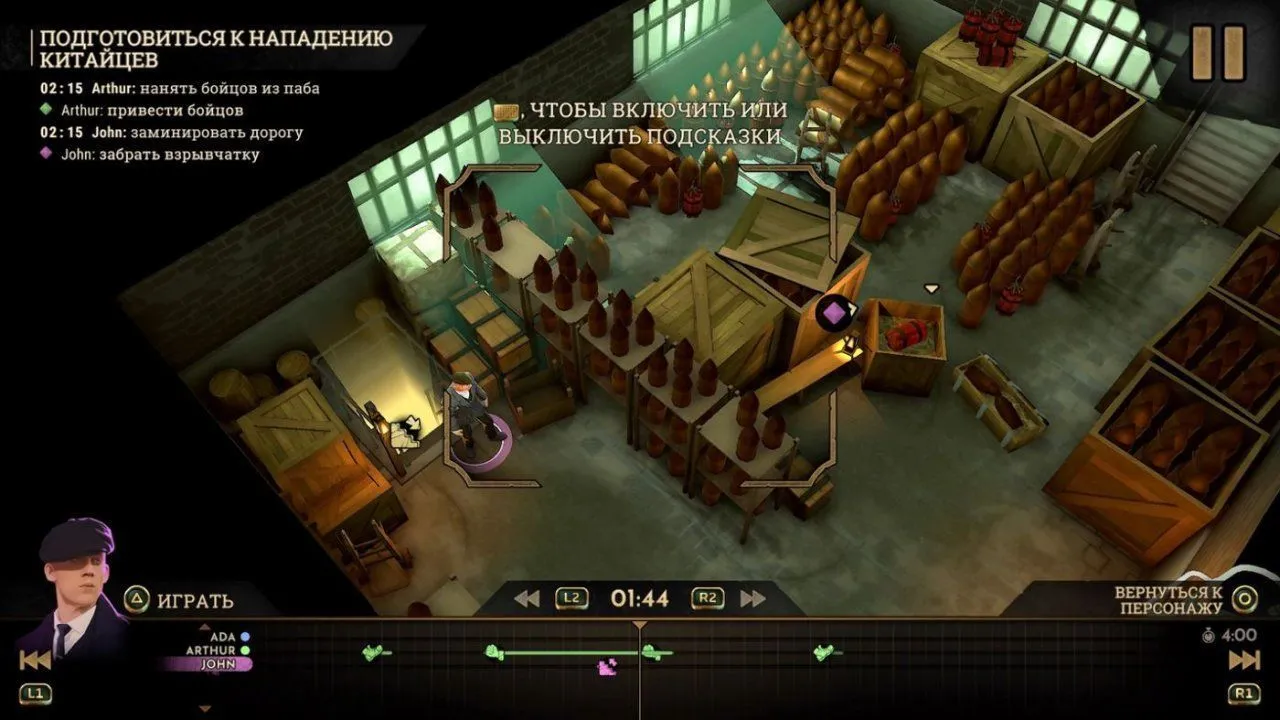
Task: Select the purple diamond objective marker on the crate
Action: click(x=832, y=313)
